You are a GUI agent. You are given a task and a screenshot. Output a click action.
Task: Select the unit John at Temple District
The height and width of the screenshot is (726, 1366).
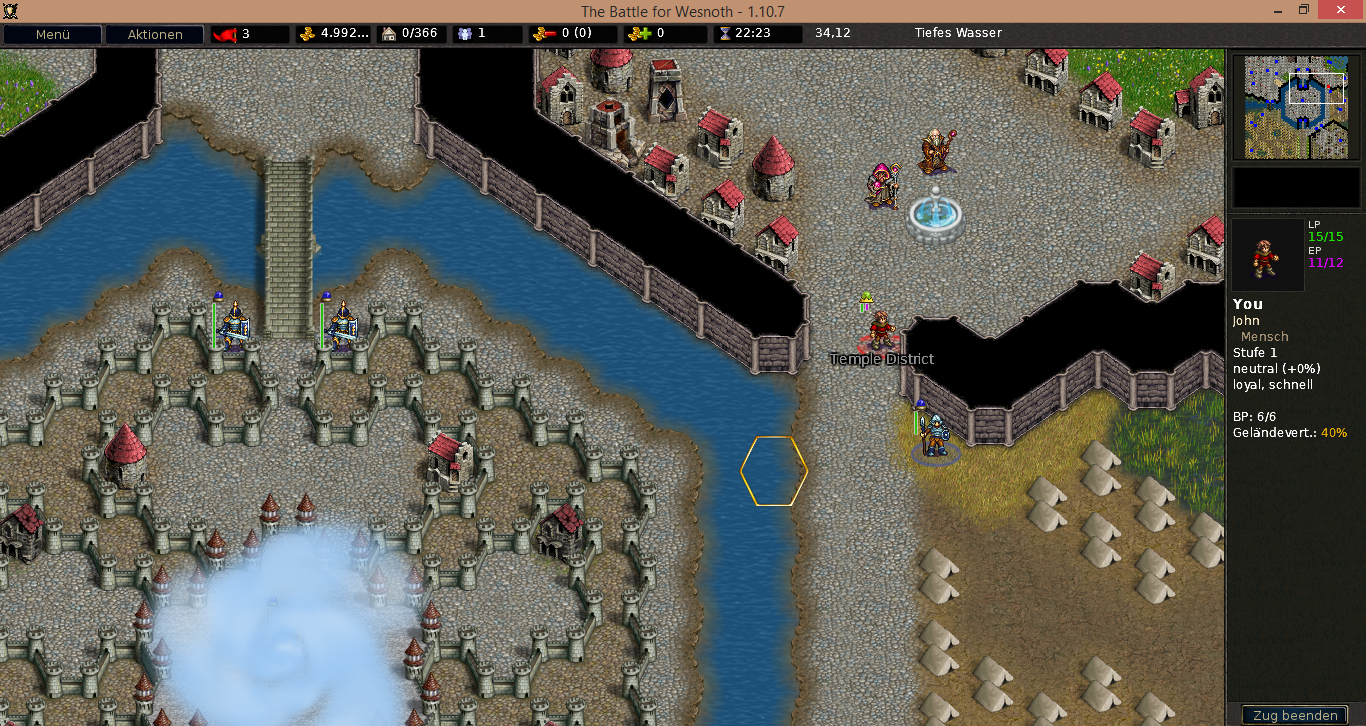click(881, 330)
